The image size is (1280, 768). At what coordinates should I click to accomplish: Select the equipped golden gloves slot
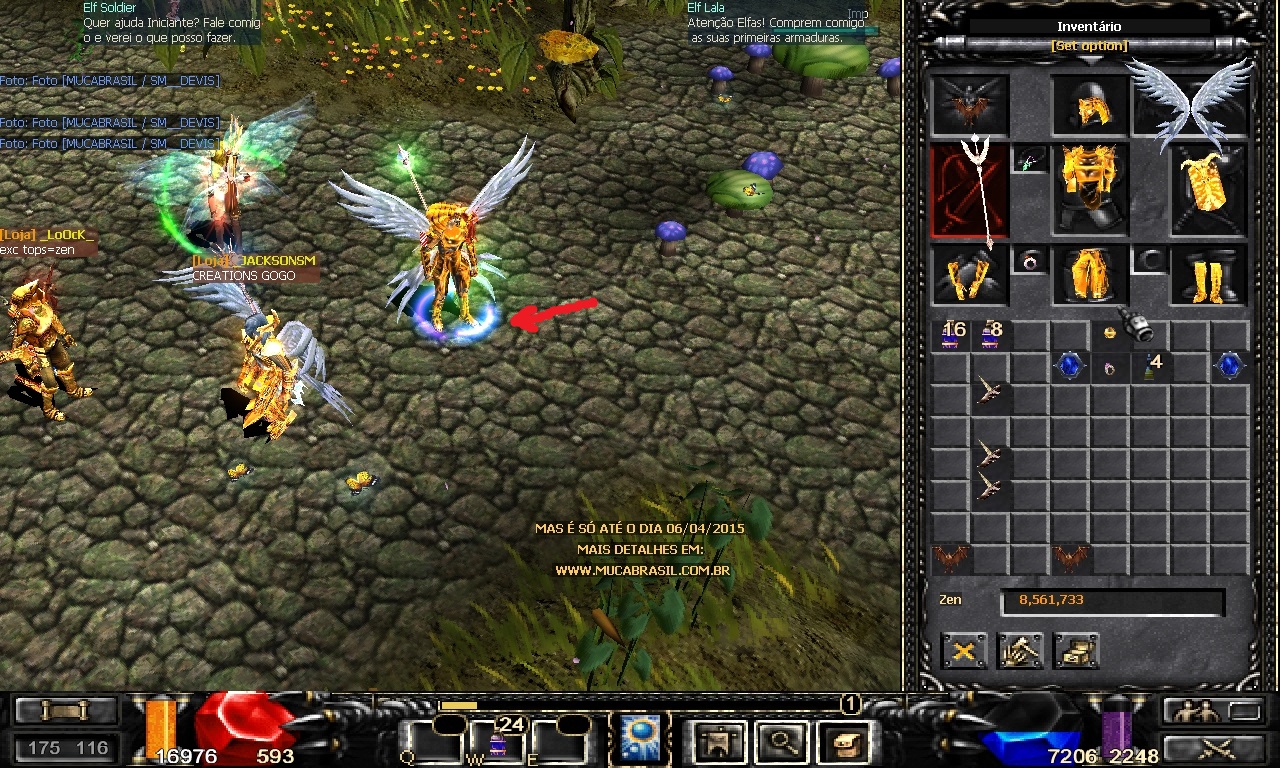click(x=968, y=275)
